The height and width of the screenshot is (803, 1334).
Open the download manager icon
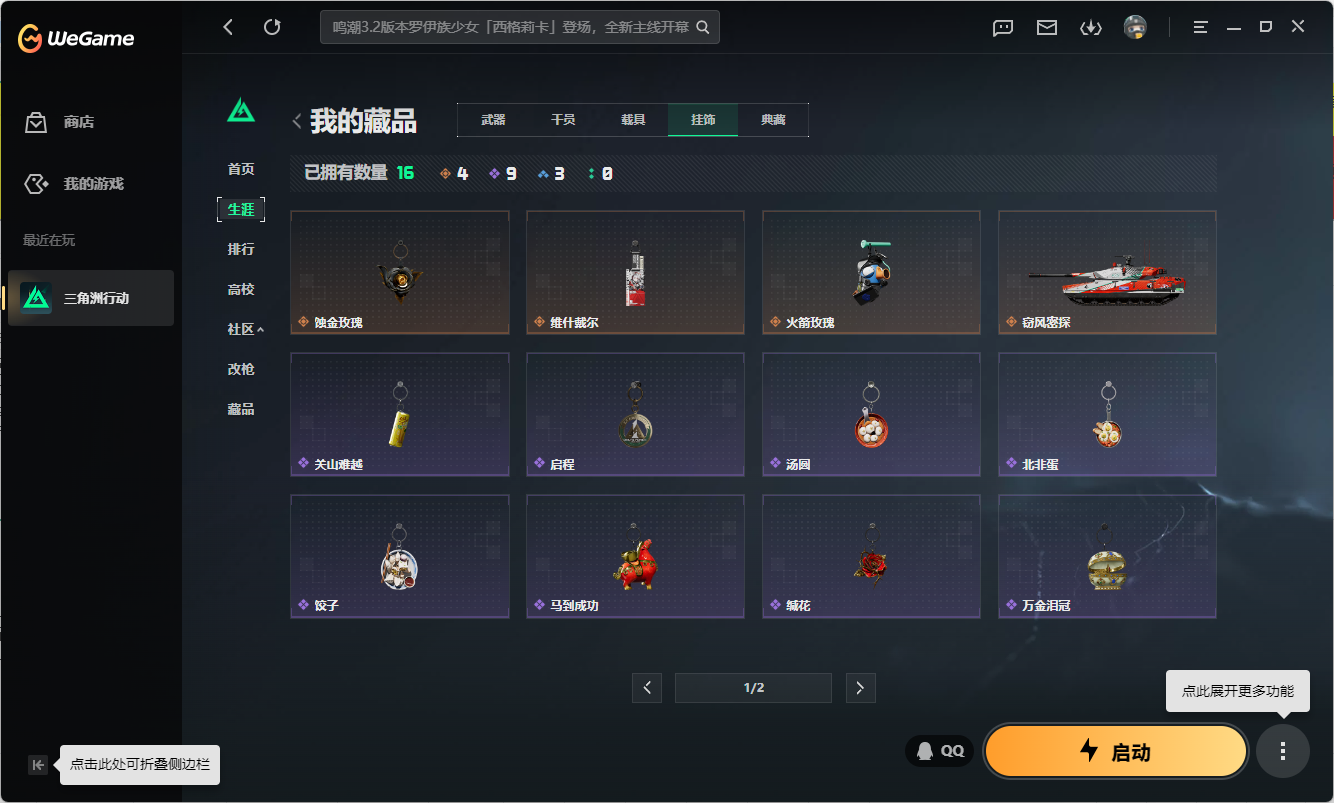pyautogui.click(x=1091, y=27)
